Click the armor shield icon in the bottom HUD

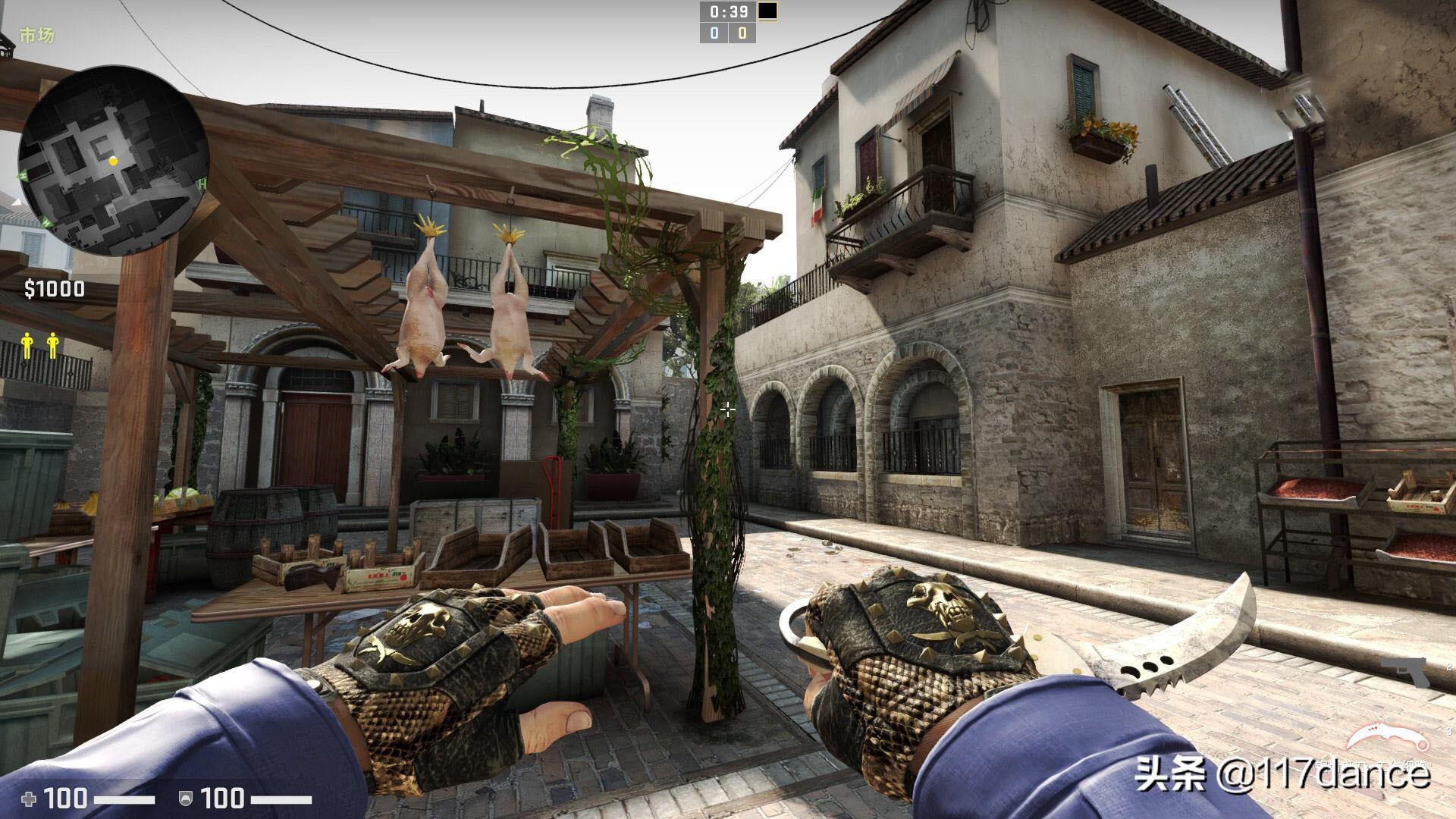(x=185, y=797)
